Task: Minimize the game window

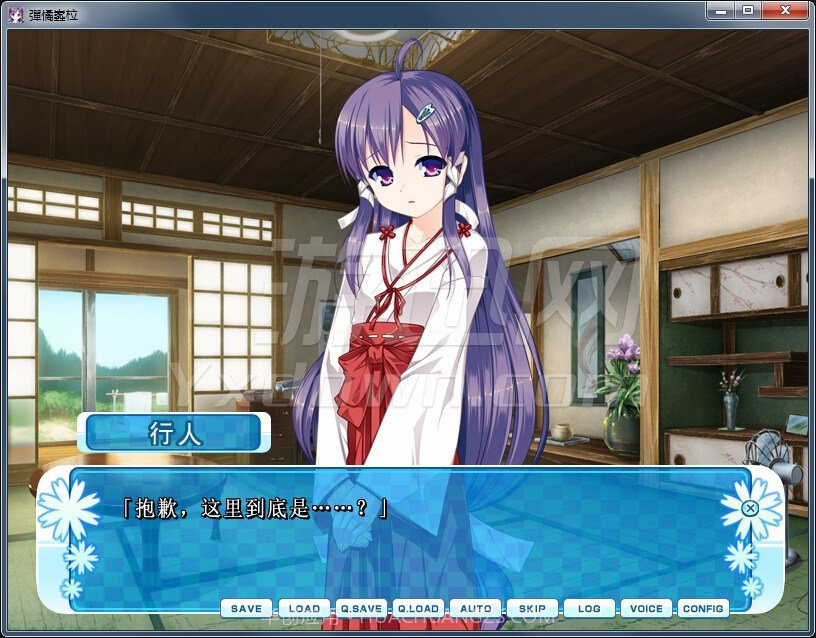Action: 720,10
